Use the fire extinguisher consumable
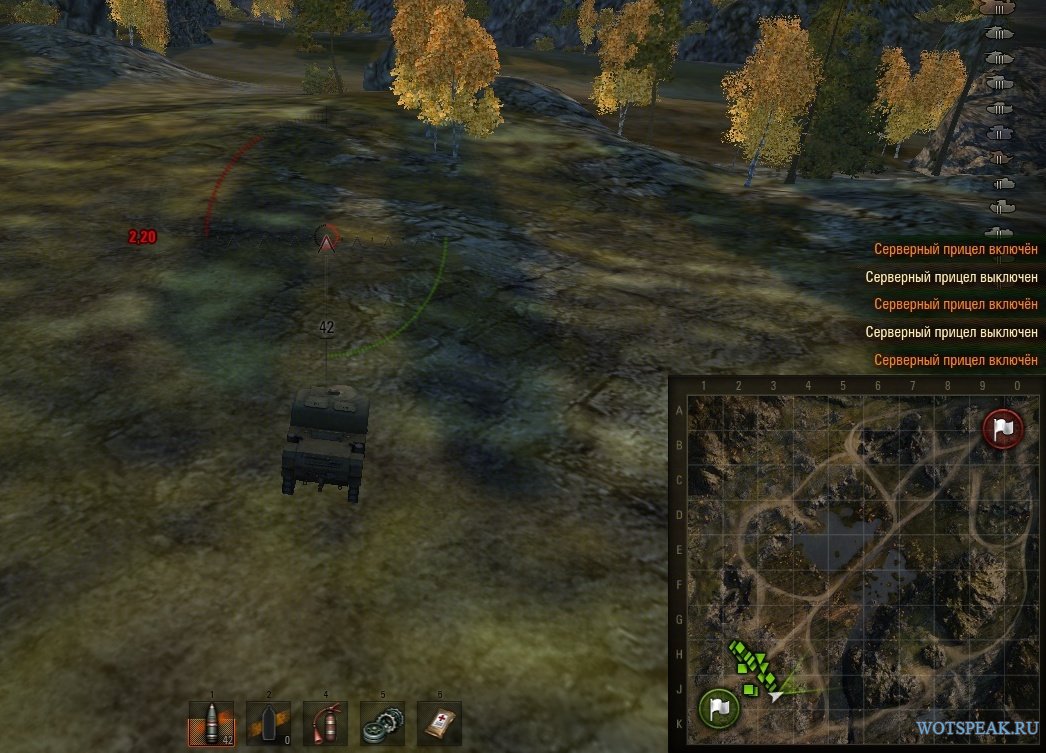Screen dimensions: 1046x753 tap(325, 723)
